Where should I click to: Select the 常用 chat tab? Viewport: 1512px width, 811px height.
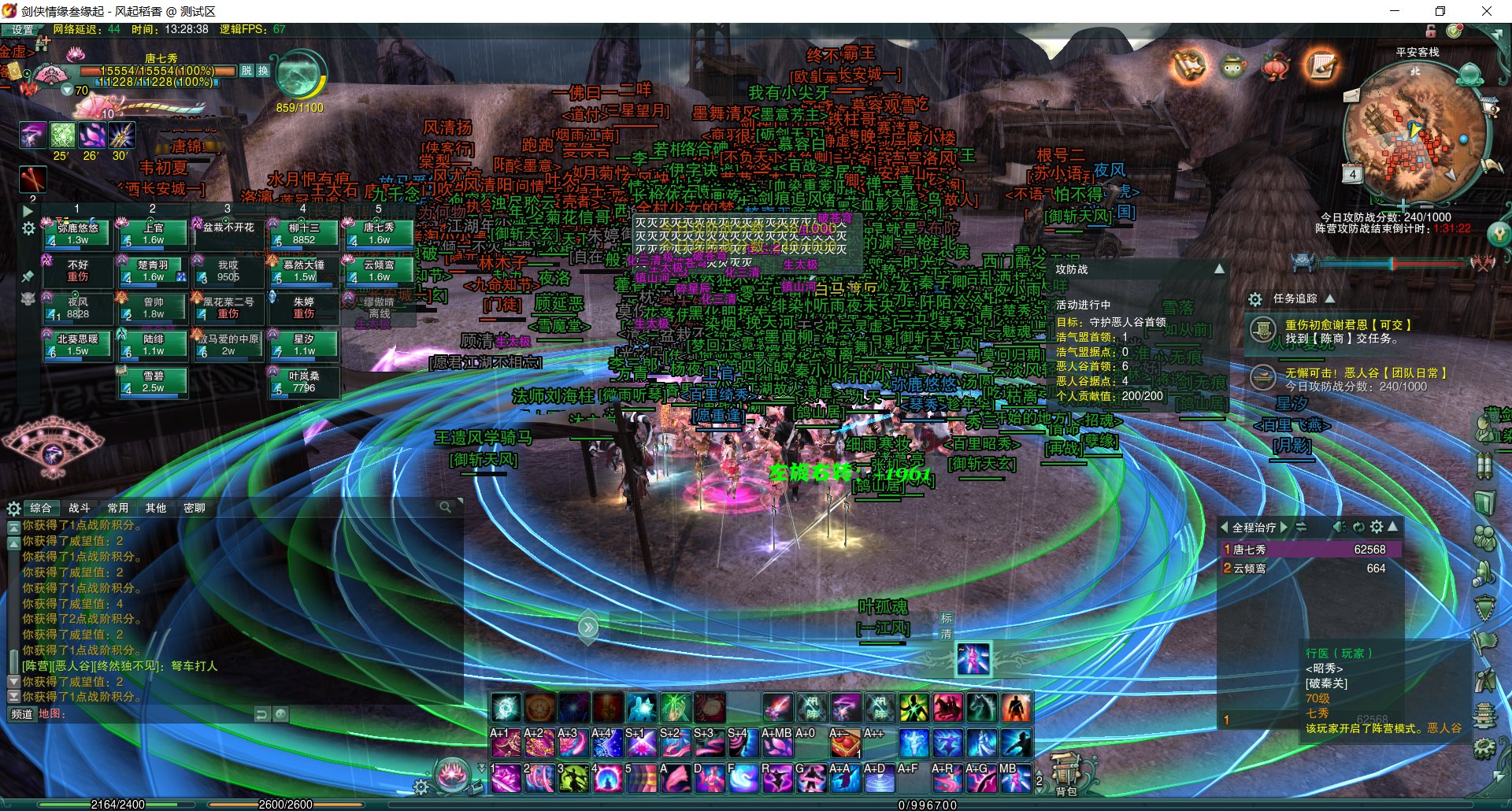tap(118, 508)
